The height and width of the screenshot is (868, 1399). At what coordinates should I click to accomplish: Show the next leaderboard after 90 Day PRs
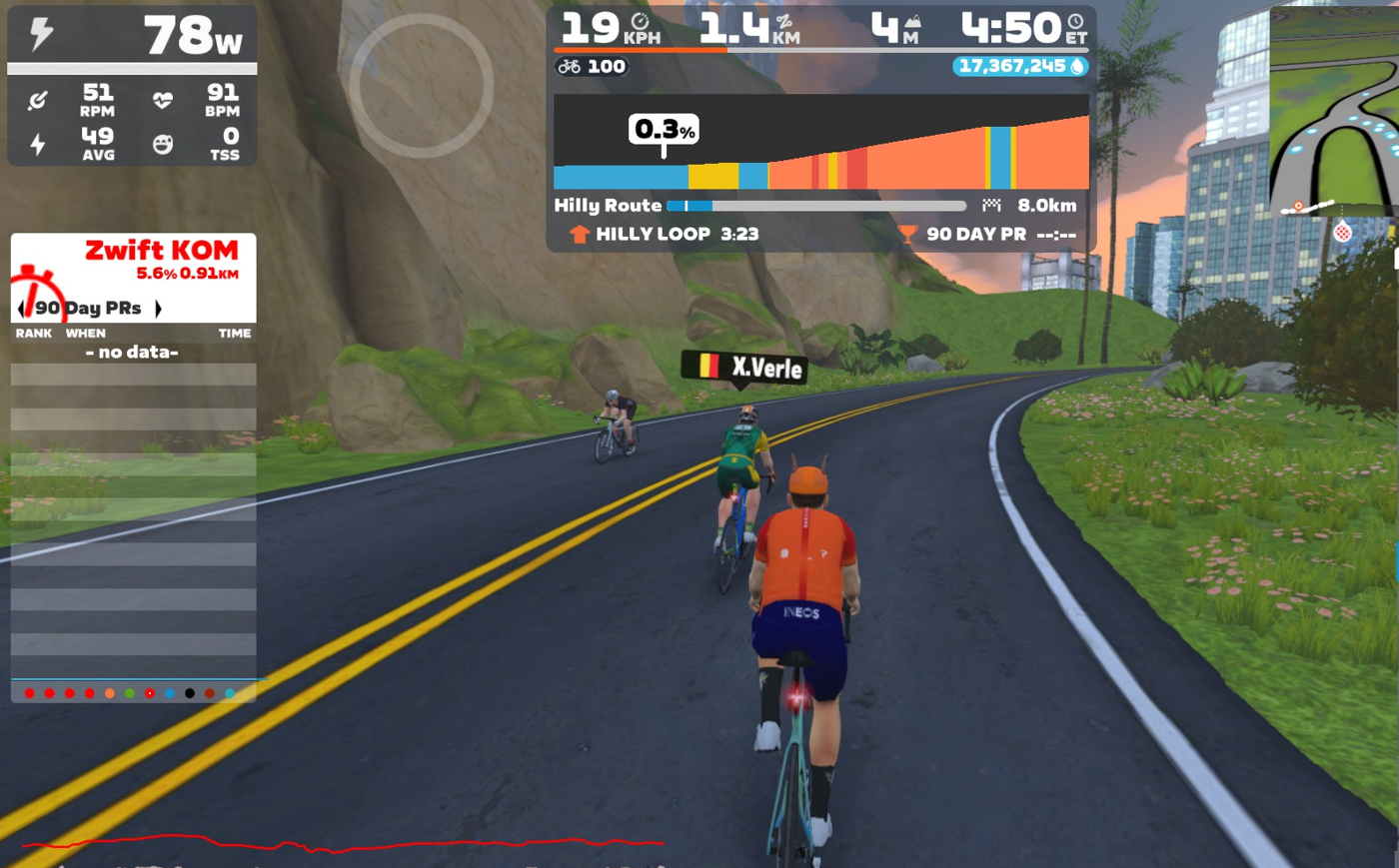pyautogui.click(x=158, y=309)
